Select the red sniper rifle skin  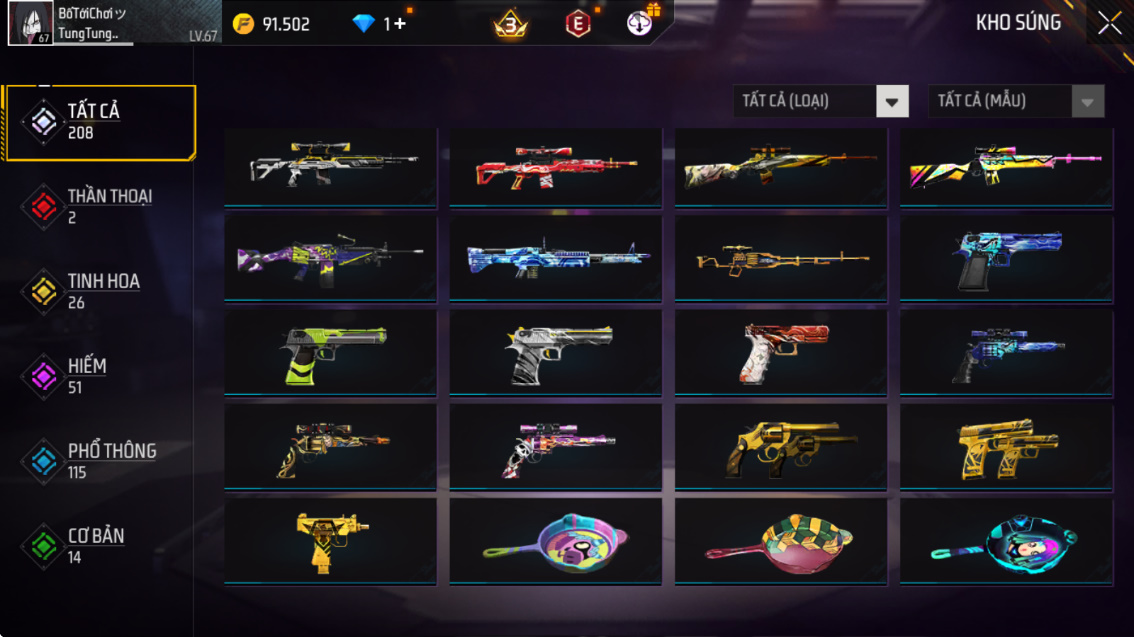pos(555,167)
